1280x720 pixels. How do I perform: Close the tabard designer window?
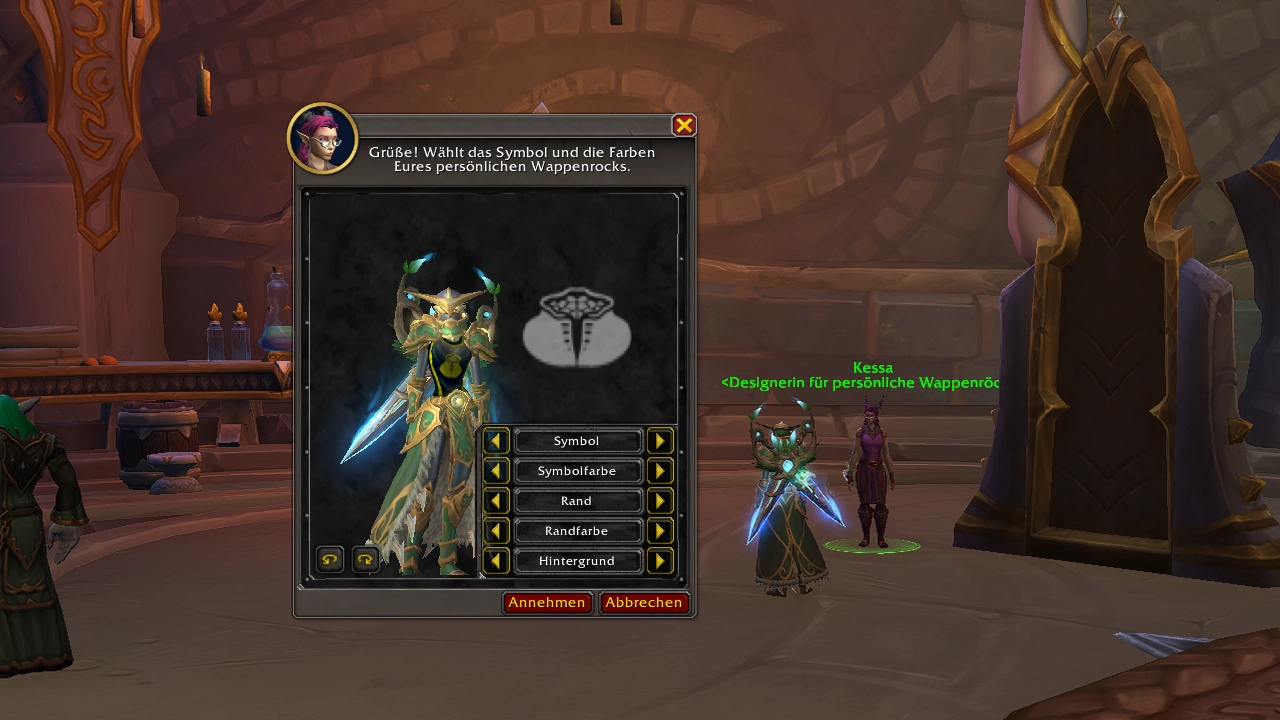tap(684, 125)
